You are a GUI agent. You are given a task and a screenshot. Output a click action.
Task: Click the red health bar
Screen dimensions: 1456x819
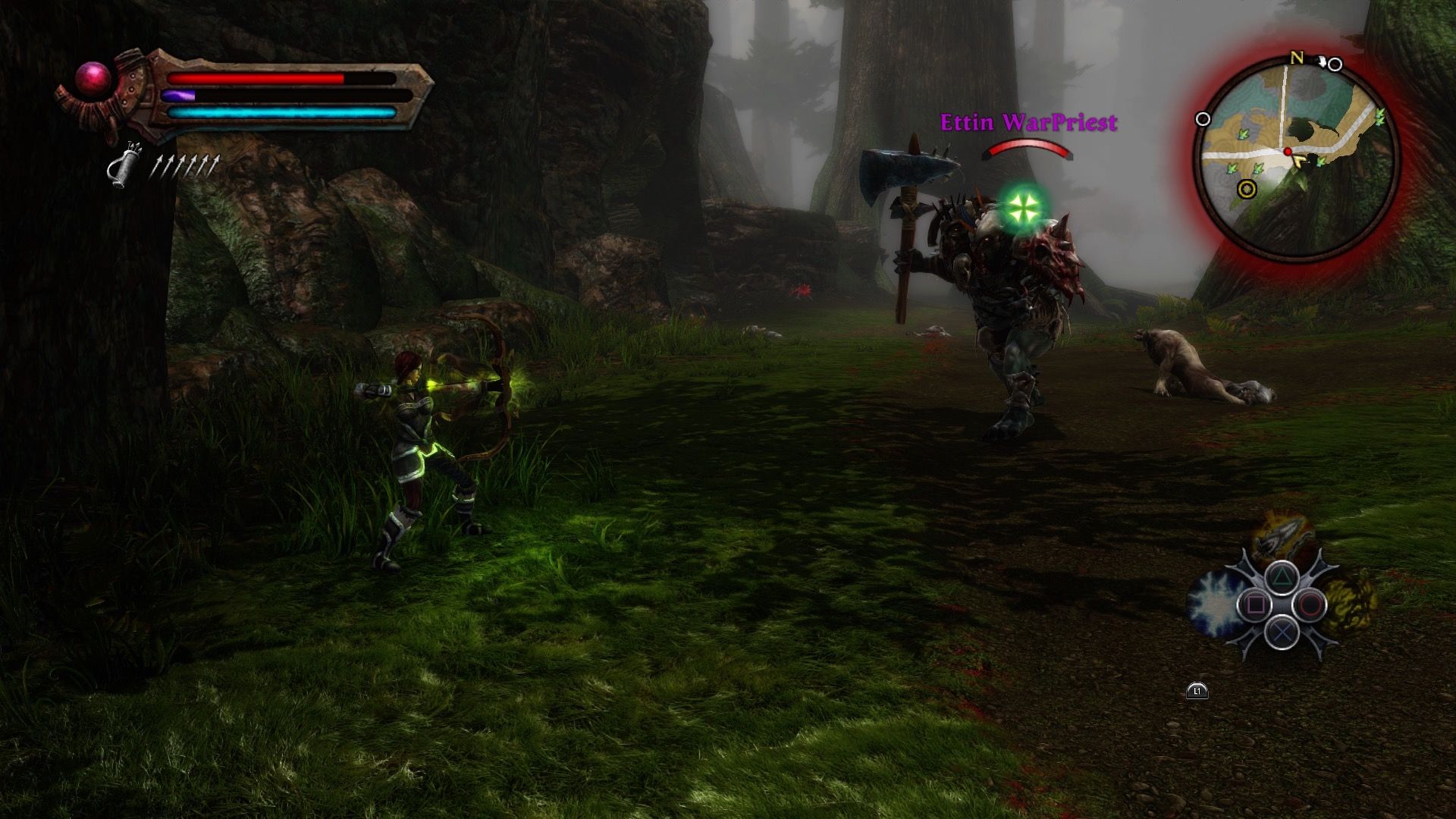pos(254,80)
